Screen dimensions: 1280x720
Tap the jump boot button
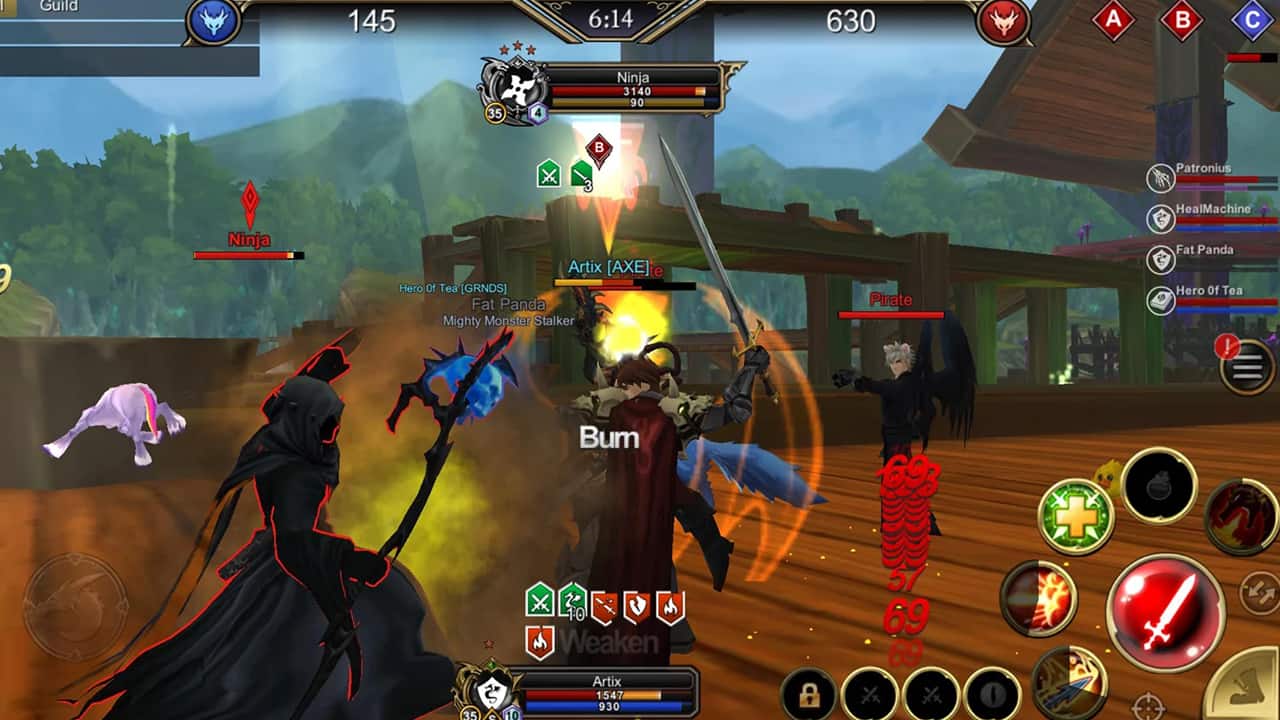(x=1243, y=688)
